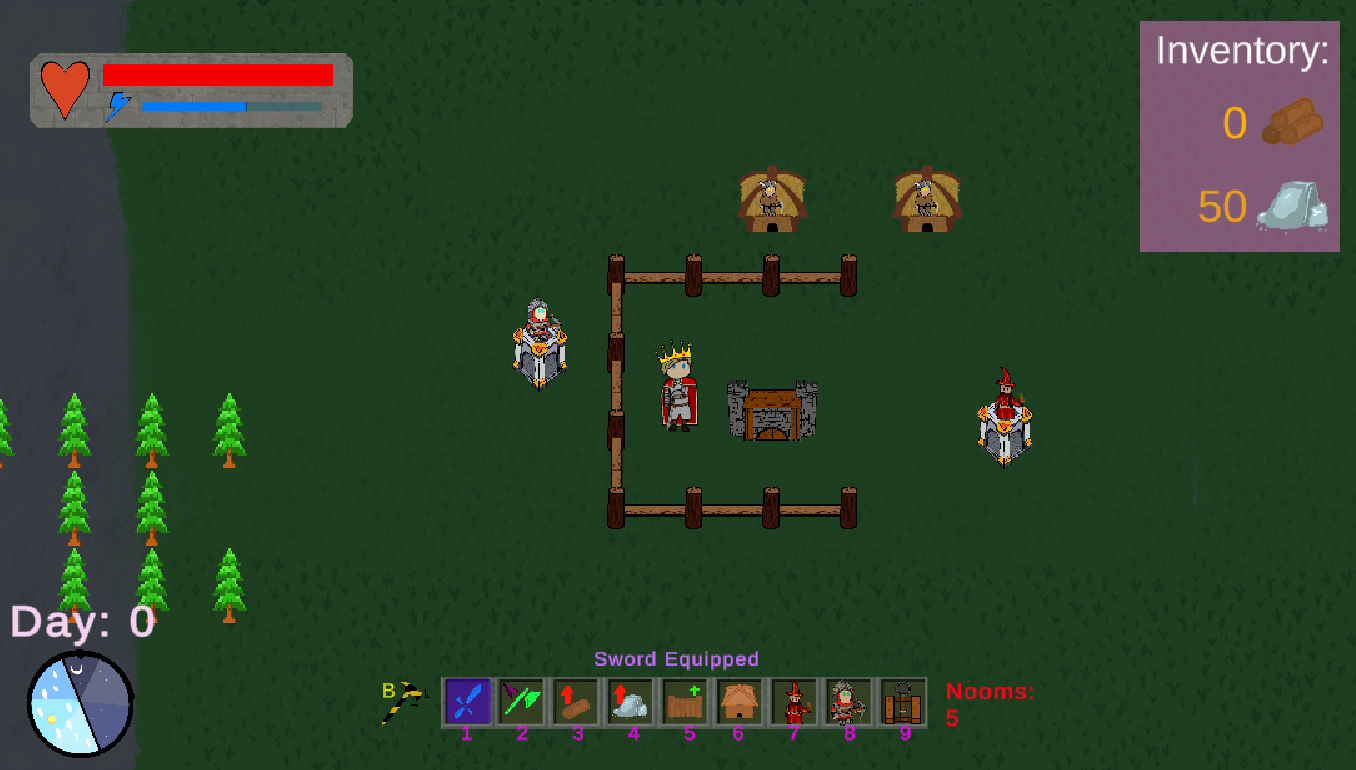Choose the wood log upgrade slot
Image resolution: width=1356 pixels, height=770 pixels.
(x=577, y=701)
